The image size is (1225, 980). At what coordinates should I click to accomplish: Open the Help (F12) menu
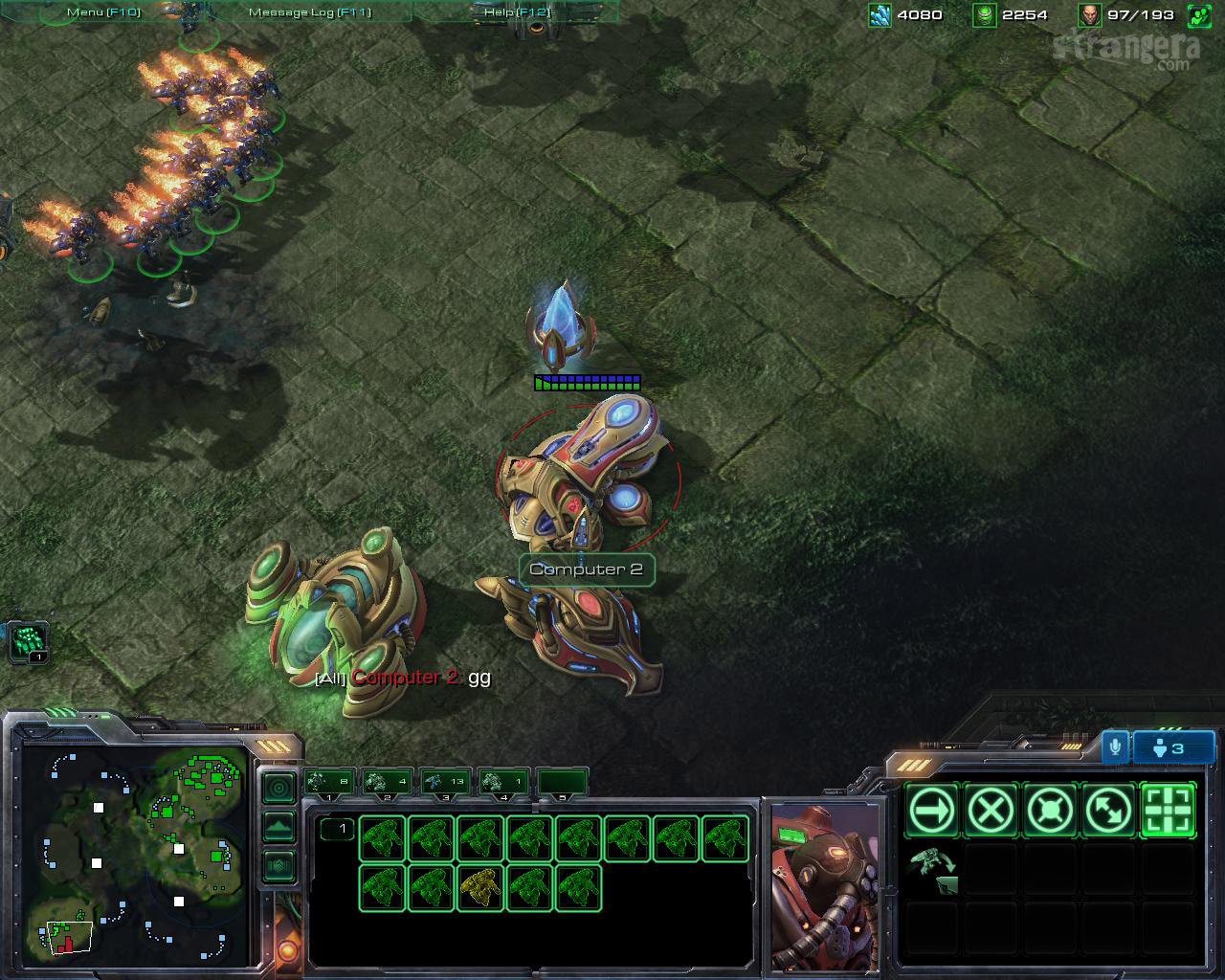[517, 12]
